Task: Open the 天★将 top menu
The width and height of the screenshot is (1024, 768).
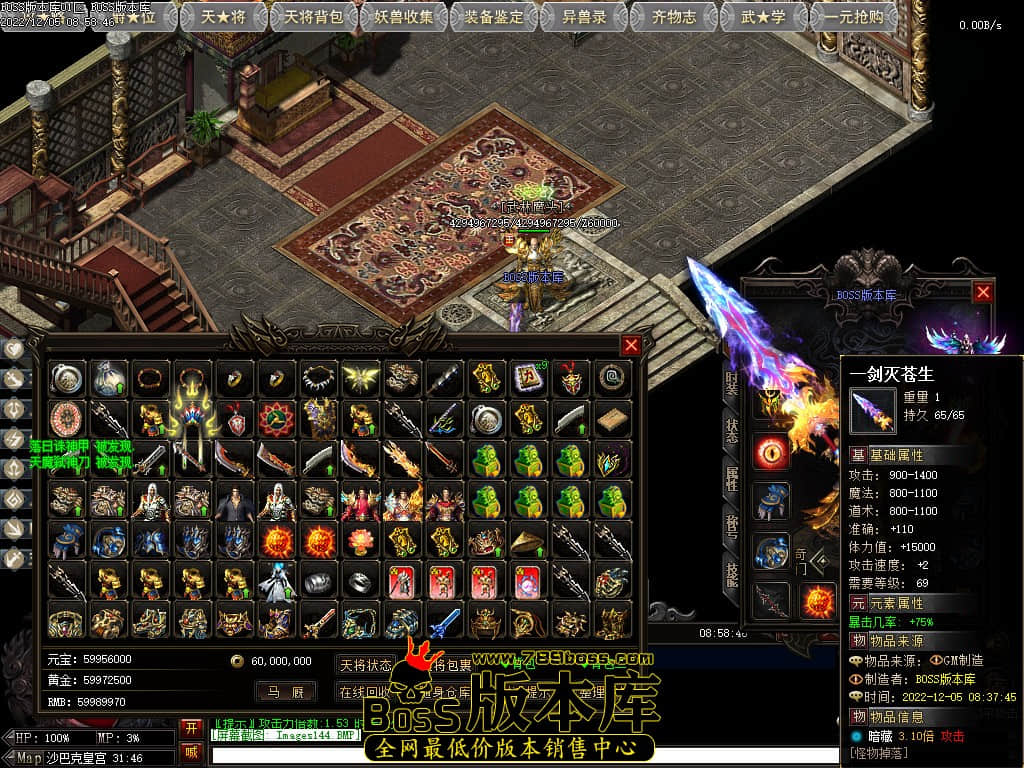Action: (222, 17)
